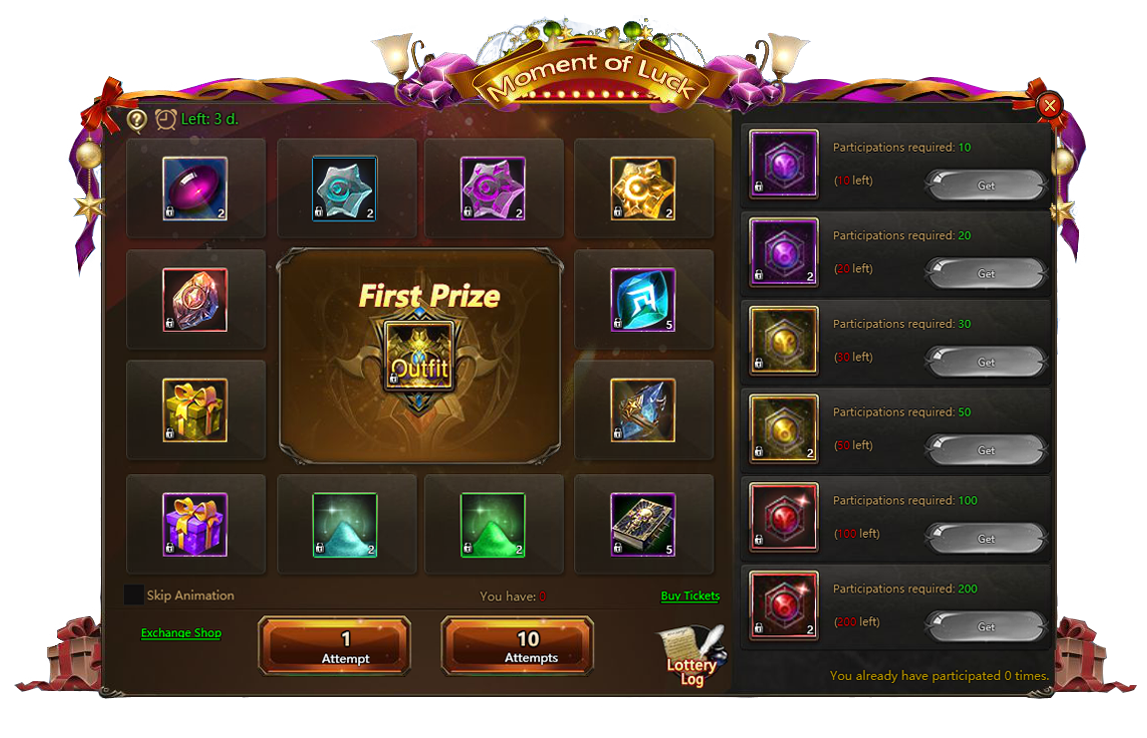Get the reward for 20 participations
This screenshot has height=738, width=1147.
point(986,274)
